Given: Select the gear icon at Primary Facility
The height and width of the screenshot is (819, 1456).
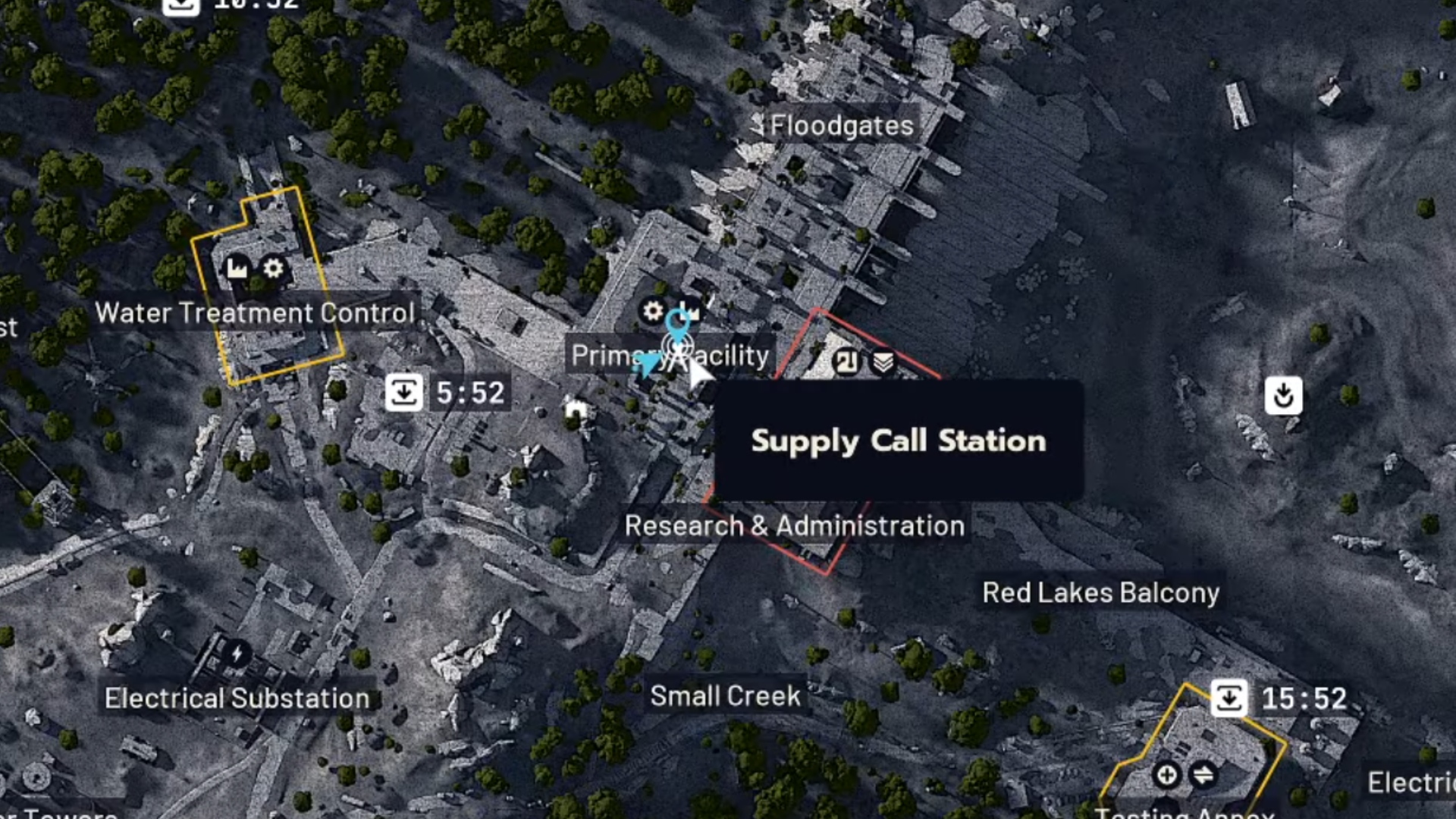Looking at the screenshot, I should point(654,312).
